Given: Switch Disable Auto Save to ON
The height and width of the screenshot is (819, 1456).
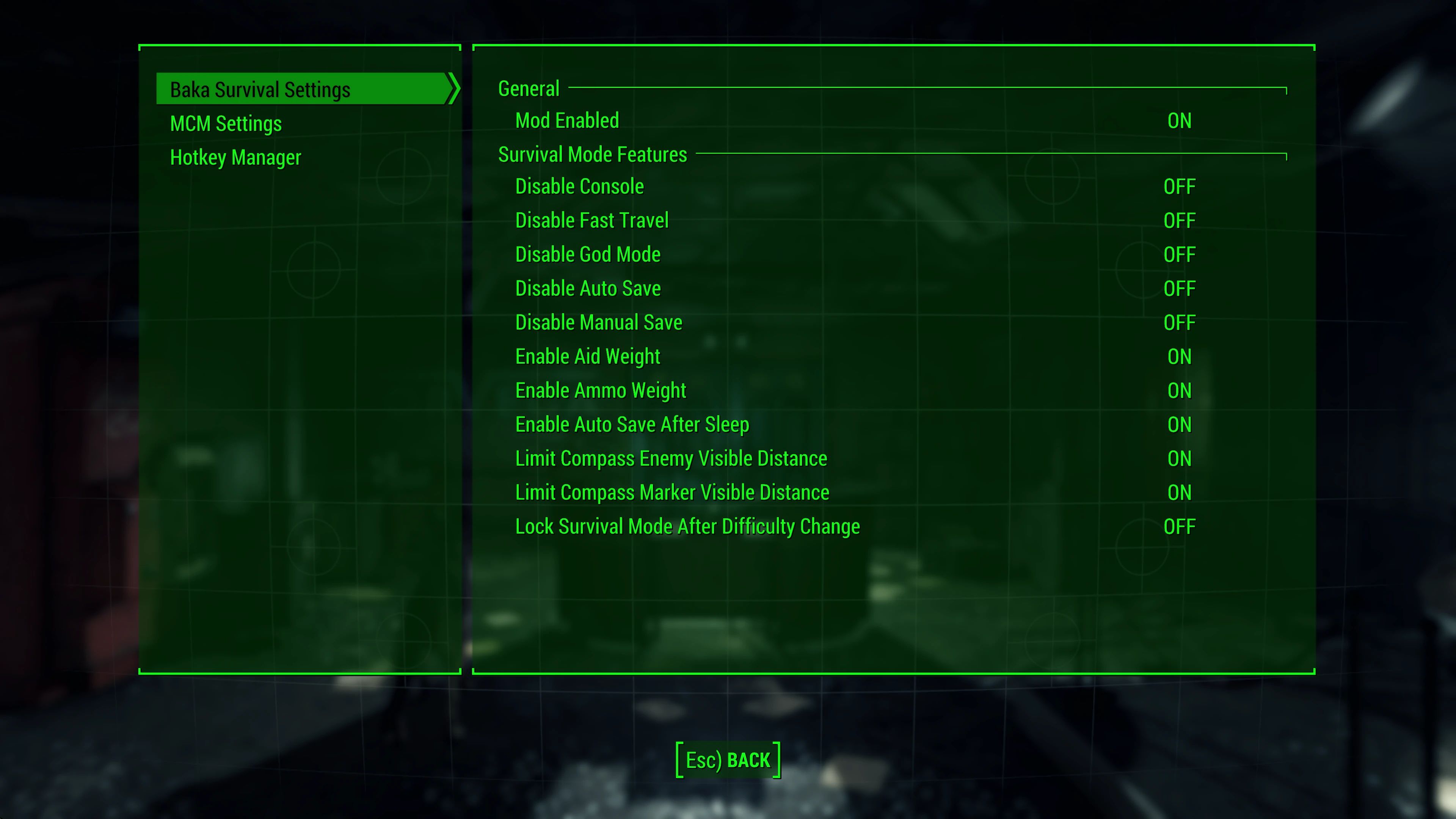Looking at the screenshot, I should [1179, 288].
